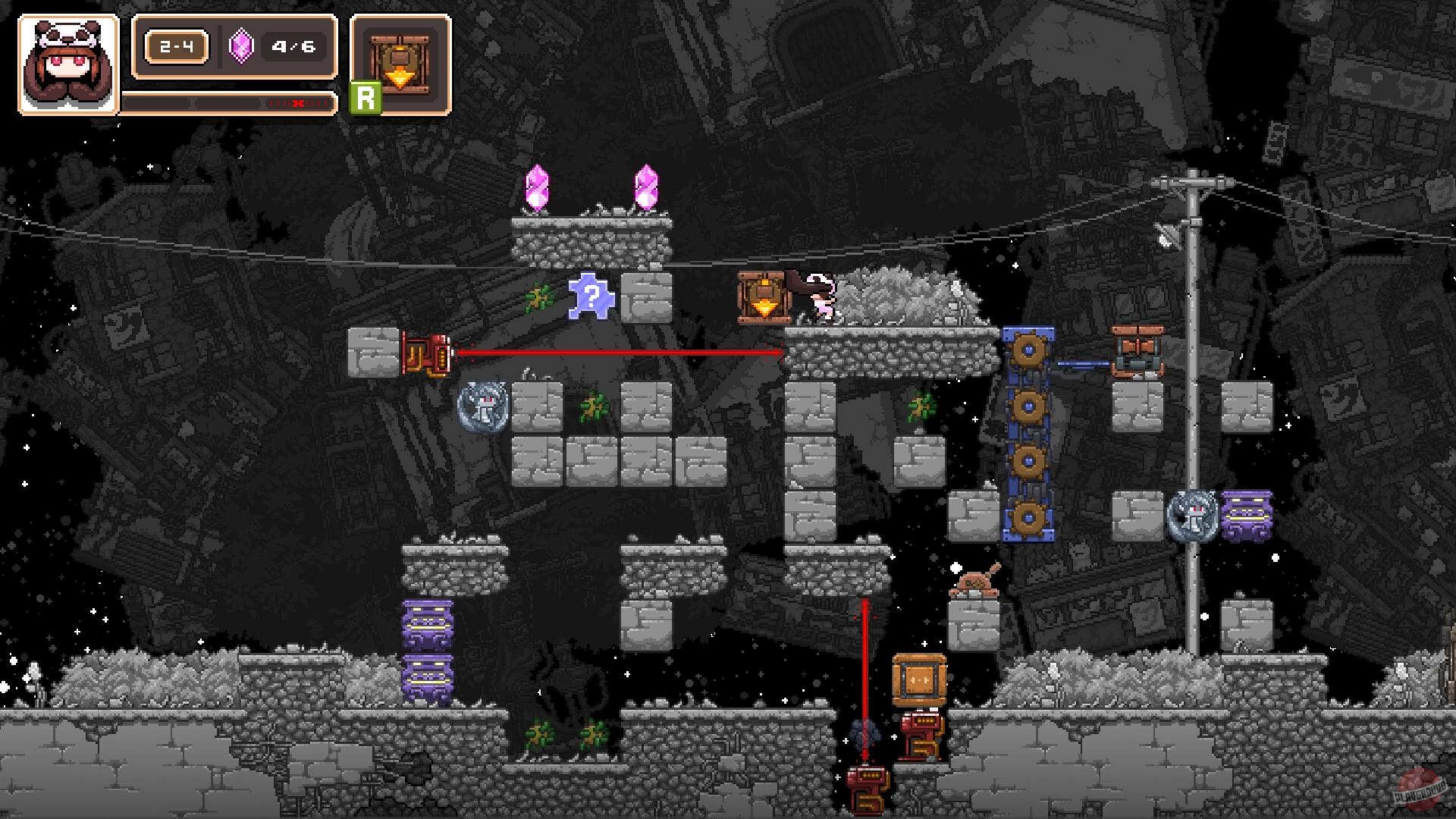The height and width of the screenshot is (819, 1456).
Task: Expand the level indicator showing 2-4
Action: click(x=176, y=47)
